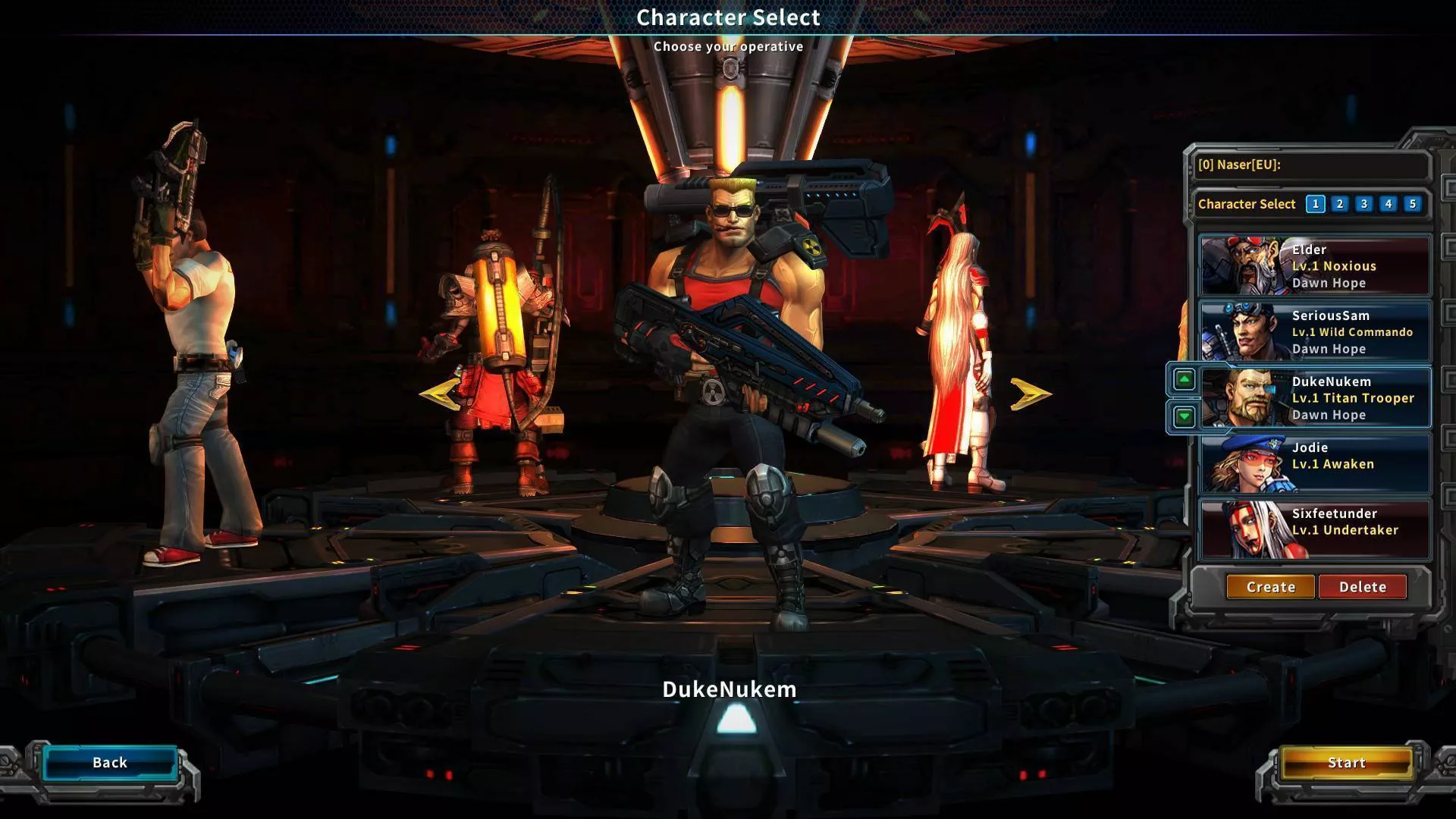Select the Elder Noxious character row
The image size is (1456, 819).
(x=1315, y=266)
